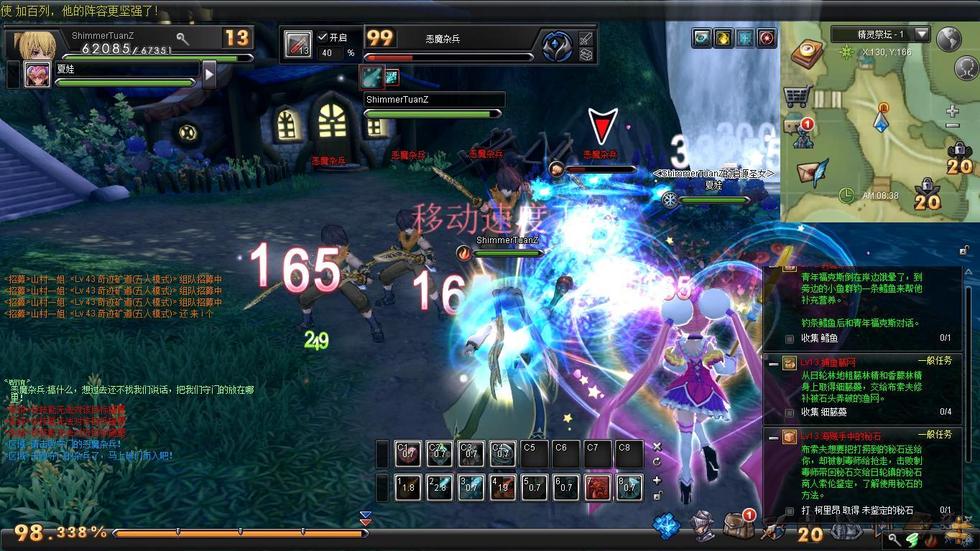Click the pet 夏娃 portrait
Image resolution: width=980 pixels, height=551 pixels.
[37, 74]
